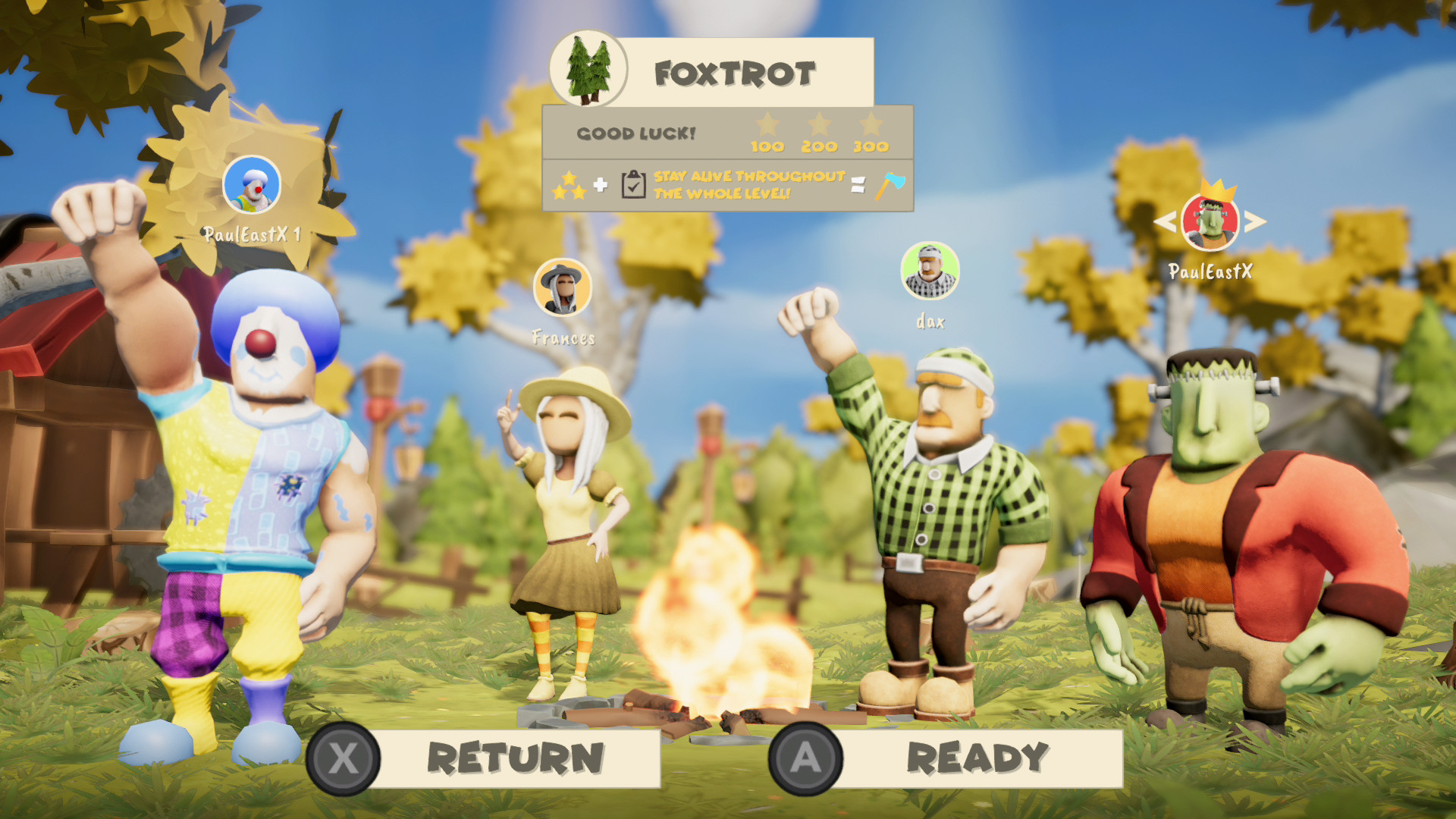Choose the dax lumberjack portrait
This screenshot has height=819, width=1456.
pyautogui.click(x=930, y=271)
